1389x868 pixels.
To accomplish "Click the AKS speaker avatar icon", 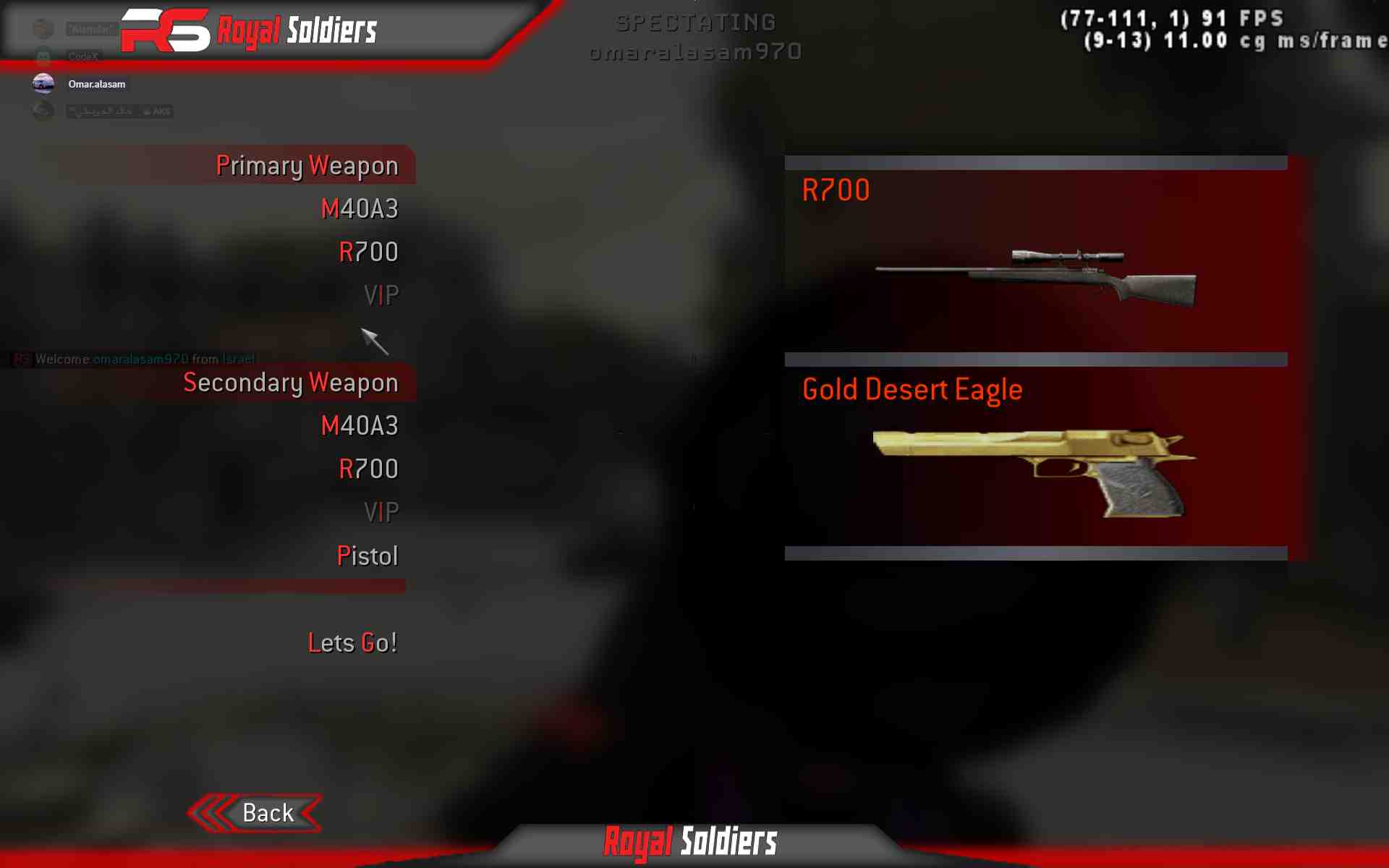I will [43, 111].
